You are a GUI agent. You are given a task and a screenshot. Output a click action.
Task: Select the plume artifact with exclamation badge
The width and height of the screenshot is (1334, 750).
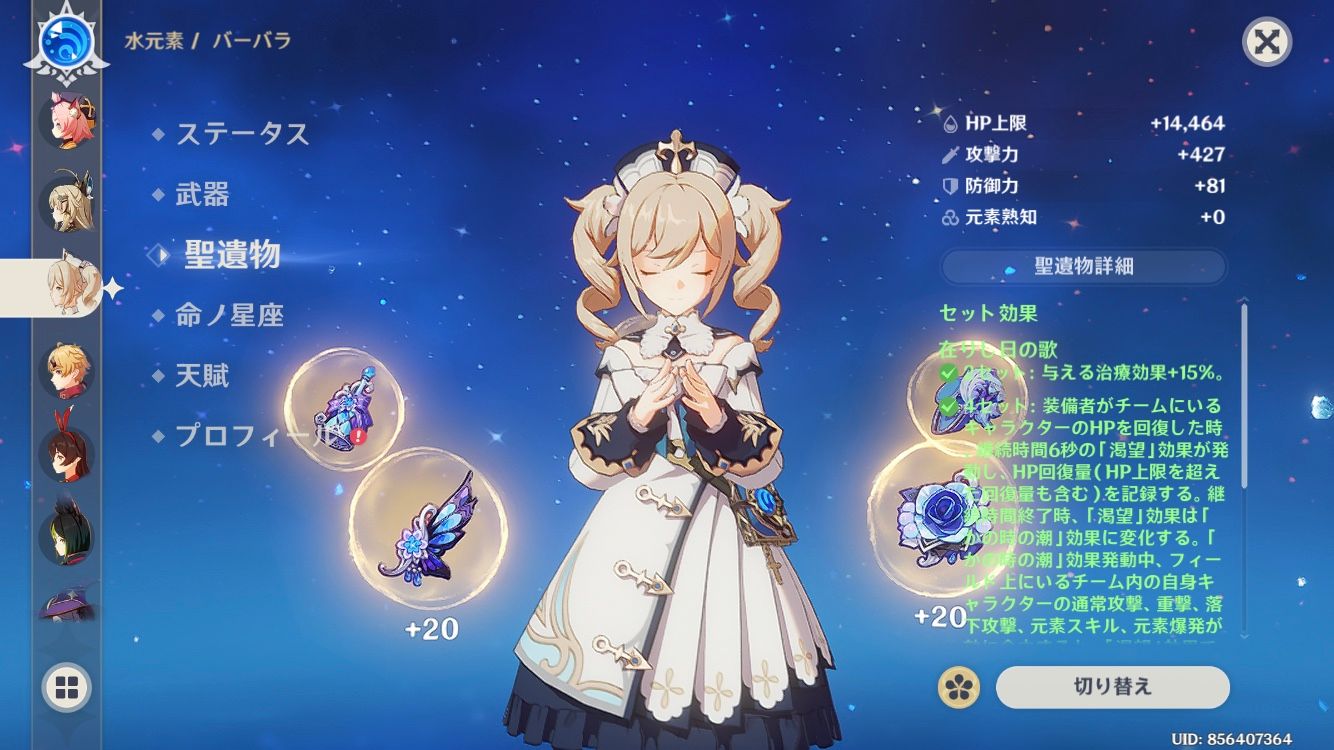coord(345,410)
